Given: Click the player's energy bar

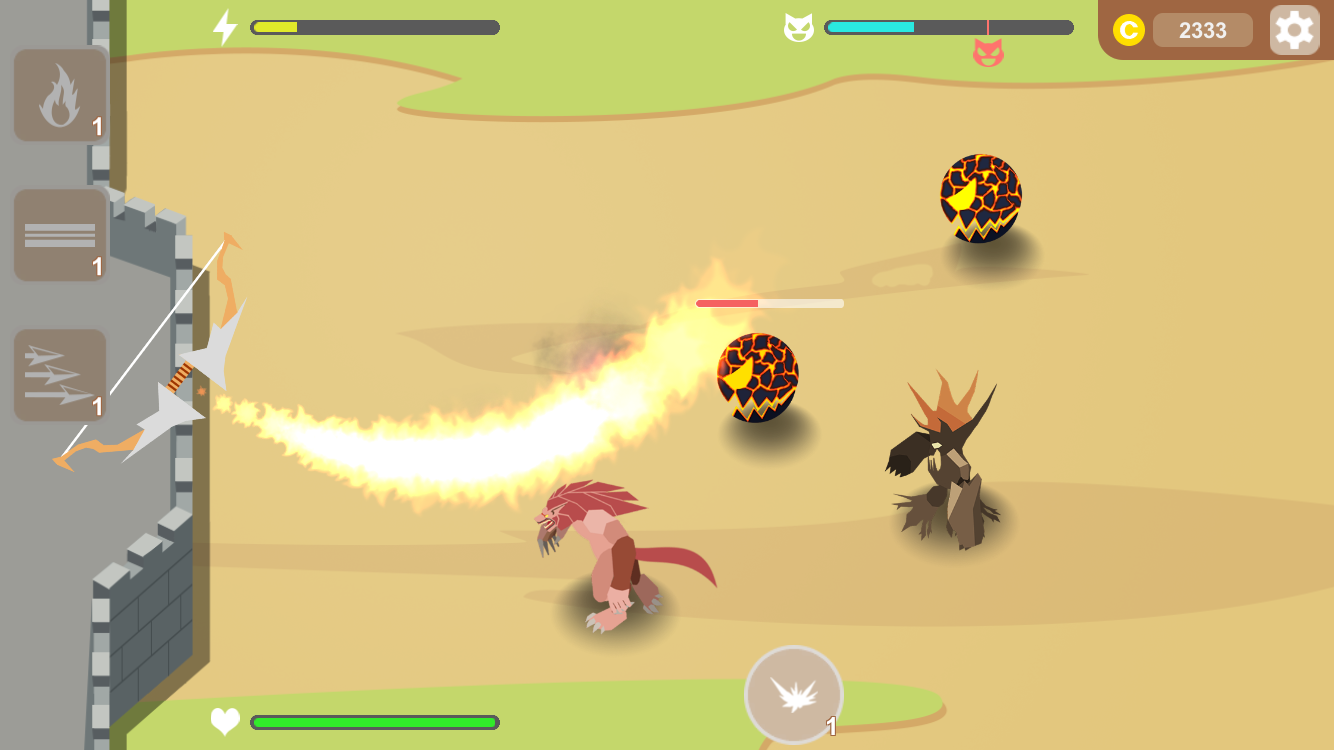Looking at the screenshot, I should tap(374, 27).
